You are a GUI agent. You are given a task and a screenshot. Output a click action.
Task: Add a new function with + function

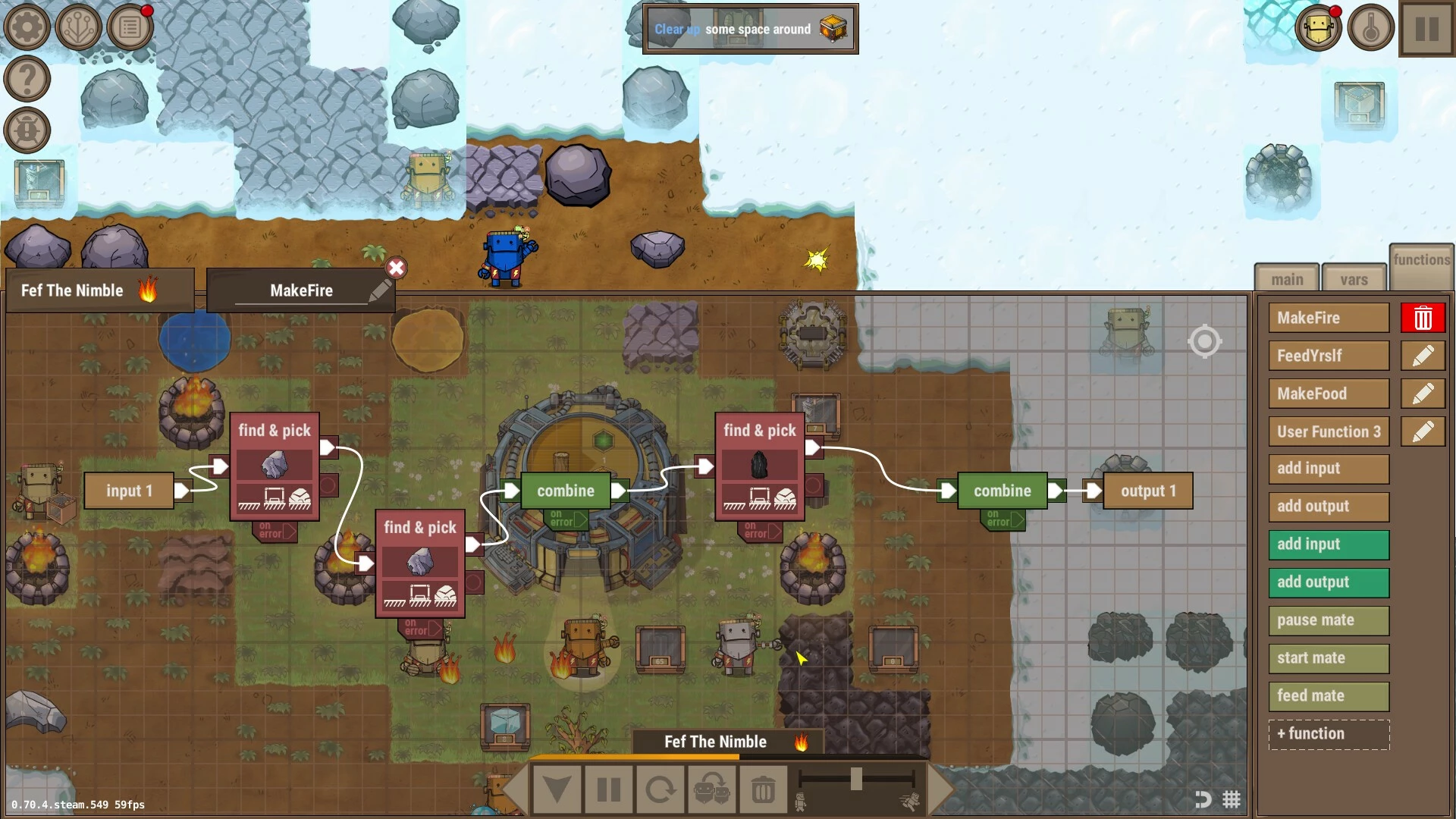[1329, 734]
